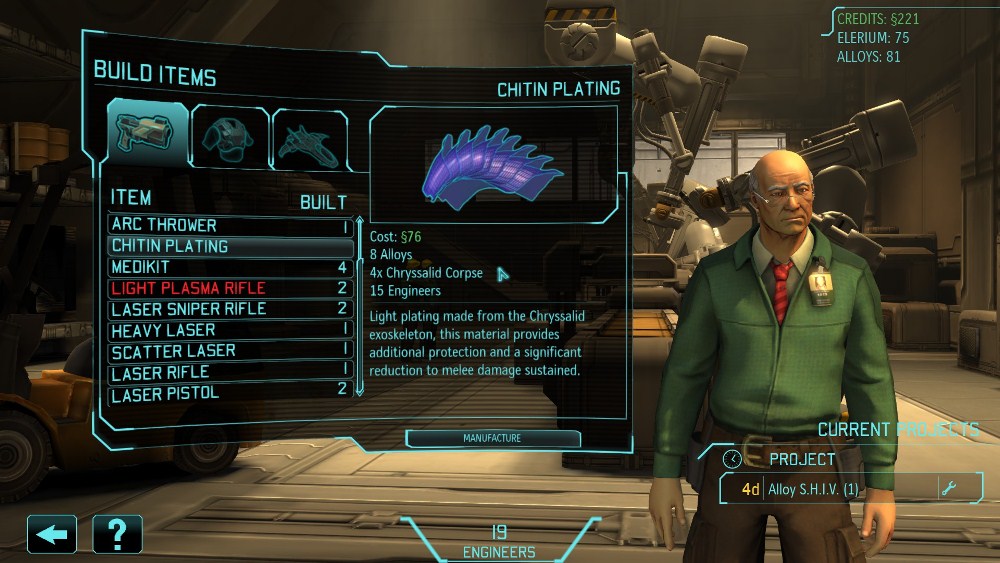Choose the Heavy Laser item
This screenshot has height=563, width=1000.
(230, 331)
